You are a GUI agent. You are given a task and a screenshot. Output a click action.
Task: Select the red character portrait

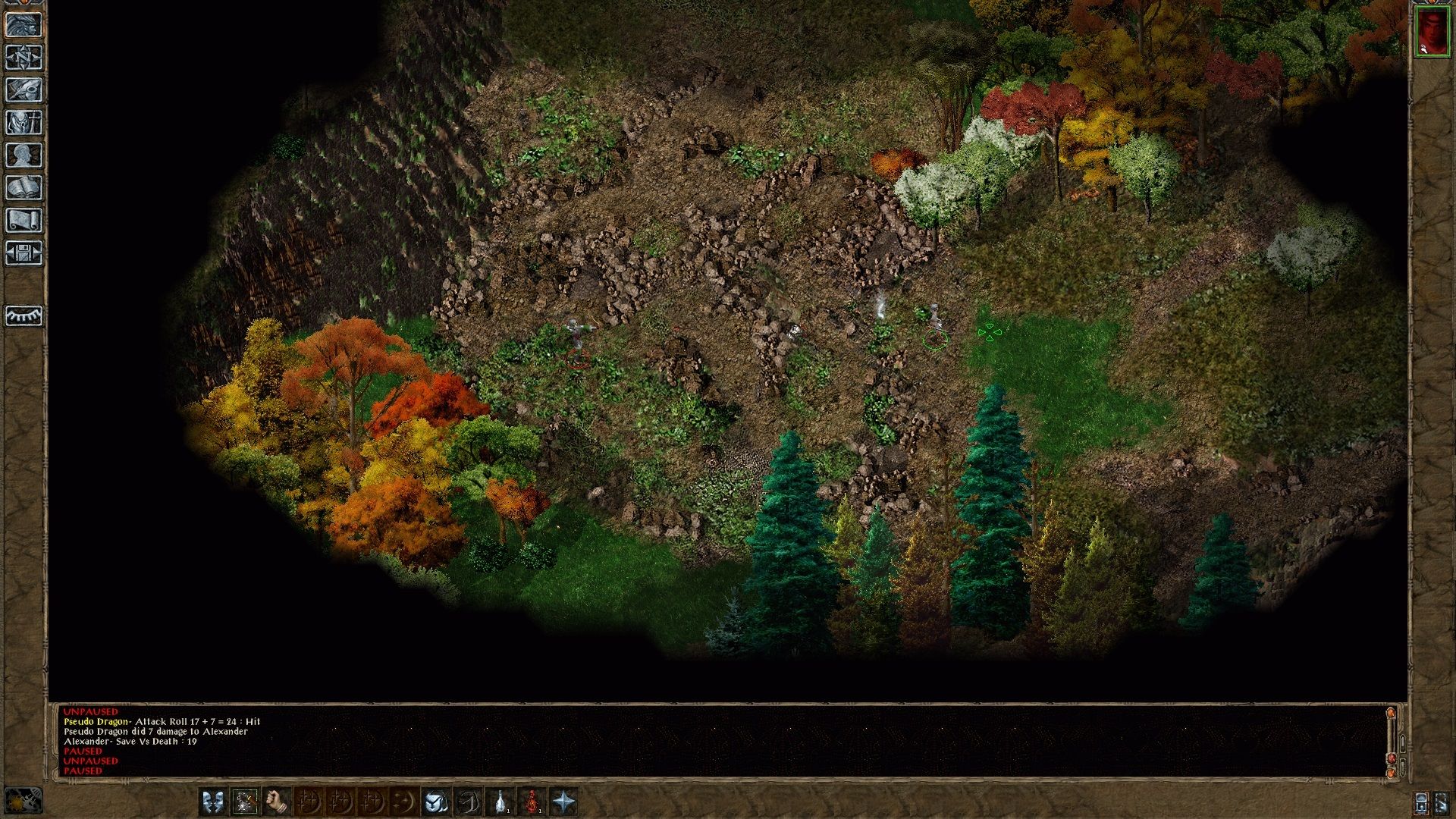point(1432,33)
